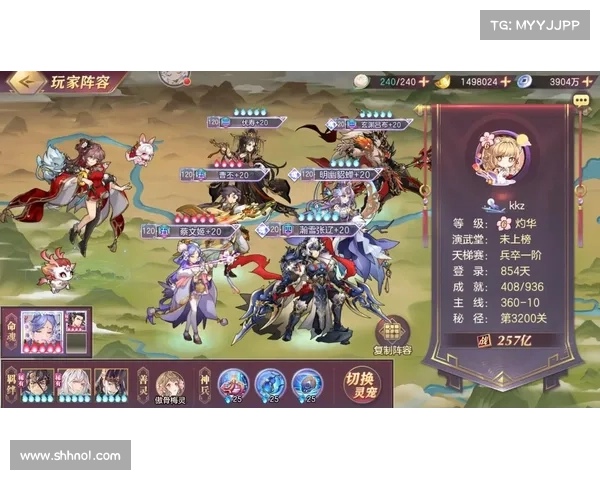The image size is (600, 480).
Task: Select the 明幽貂蝉+20 hero nameplate
Action: (x=340, y=175)
